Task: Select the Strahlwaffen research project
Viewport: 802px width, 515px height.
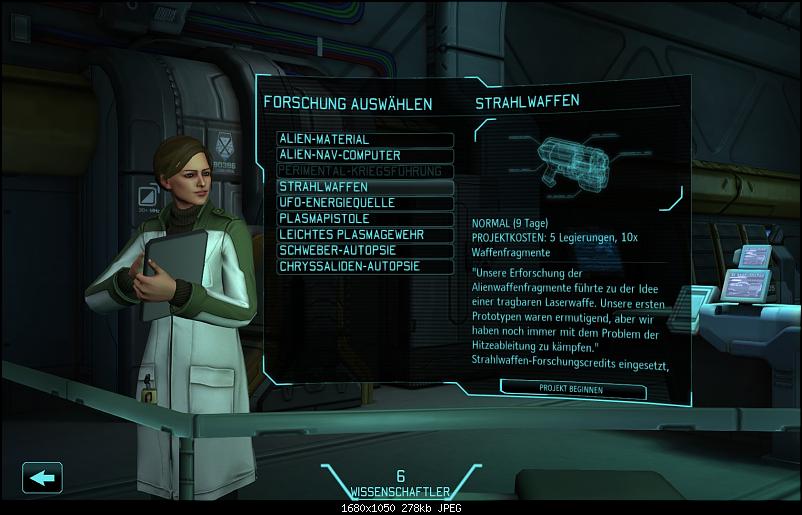Action: [365, 187]
